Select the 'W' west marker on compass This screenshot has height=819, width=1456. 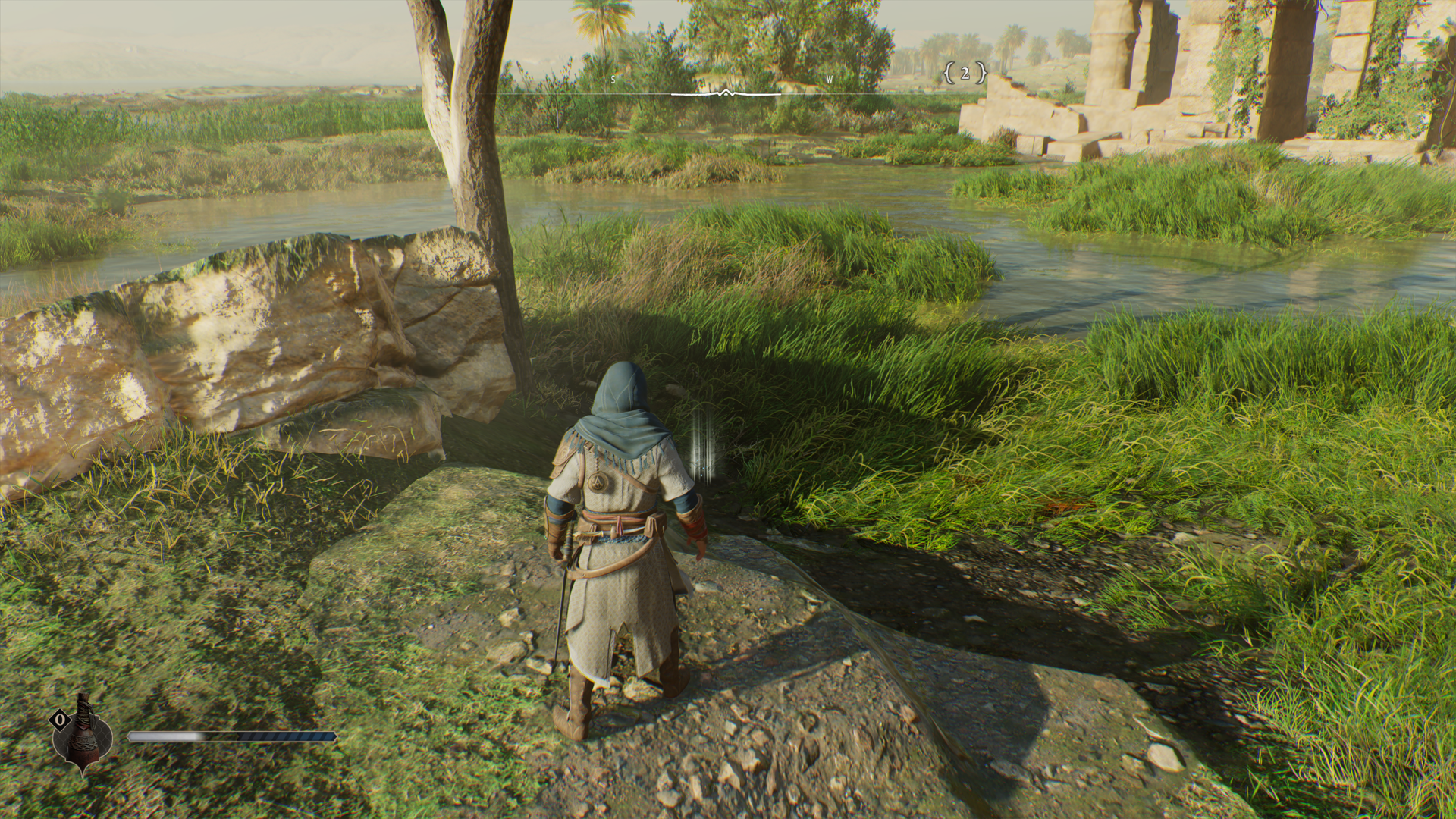coord(828,78)
